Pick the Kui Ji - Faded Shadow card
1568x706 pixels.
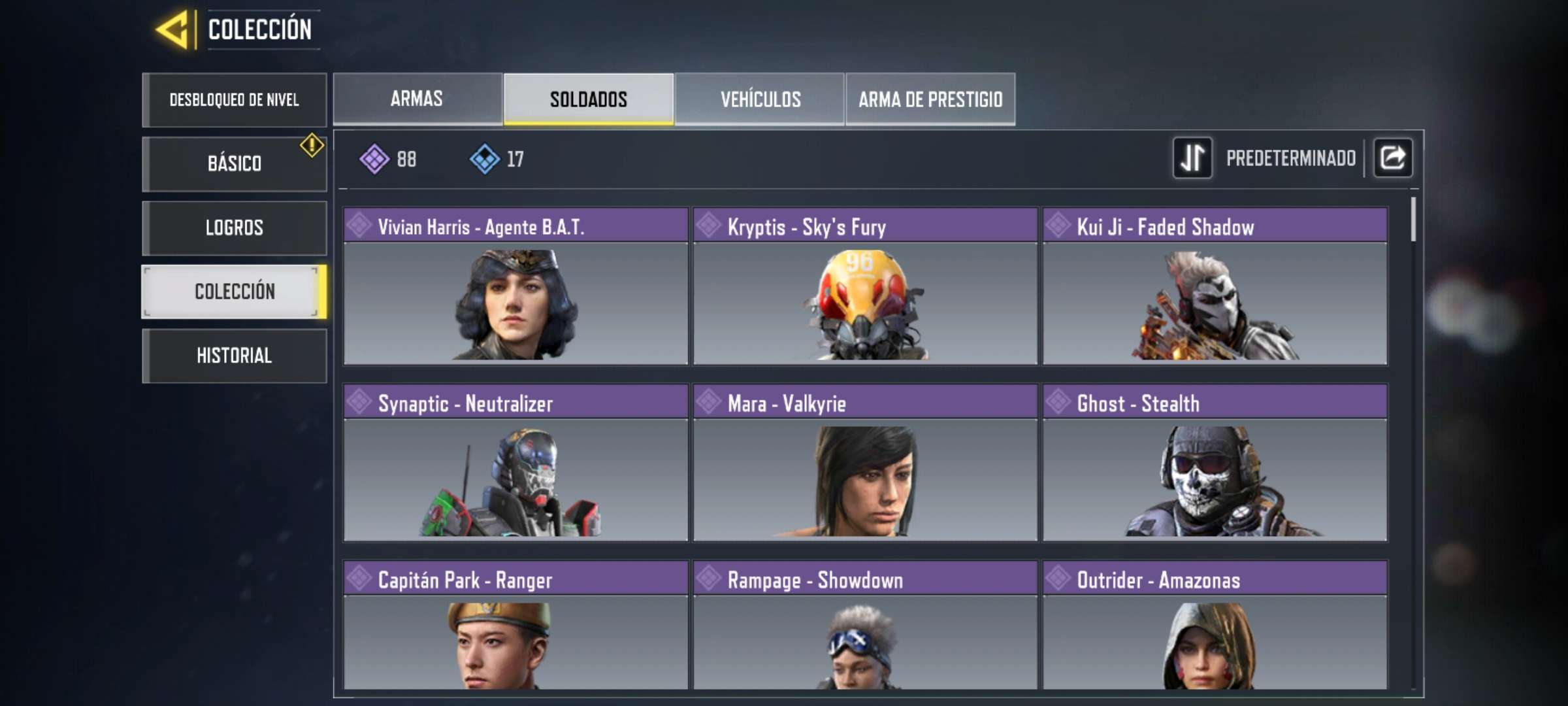click(1215, 286)
